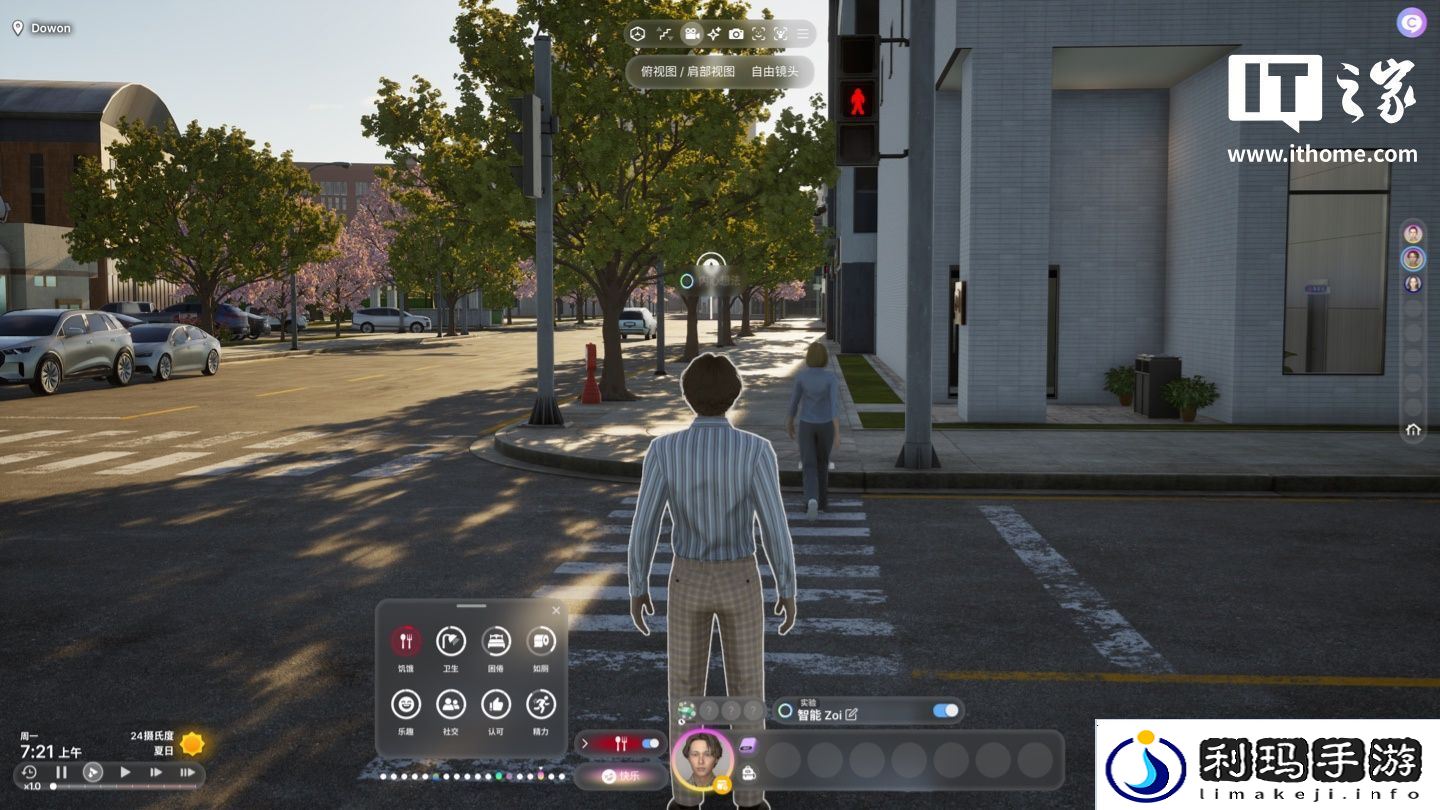Open the backpack inventory icon

748,771
